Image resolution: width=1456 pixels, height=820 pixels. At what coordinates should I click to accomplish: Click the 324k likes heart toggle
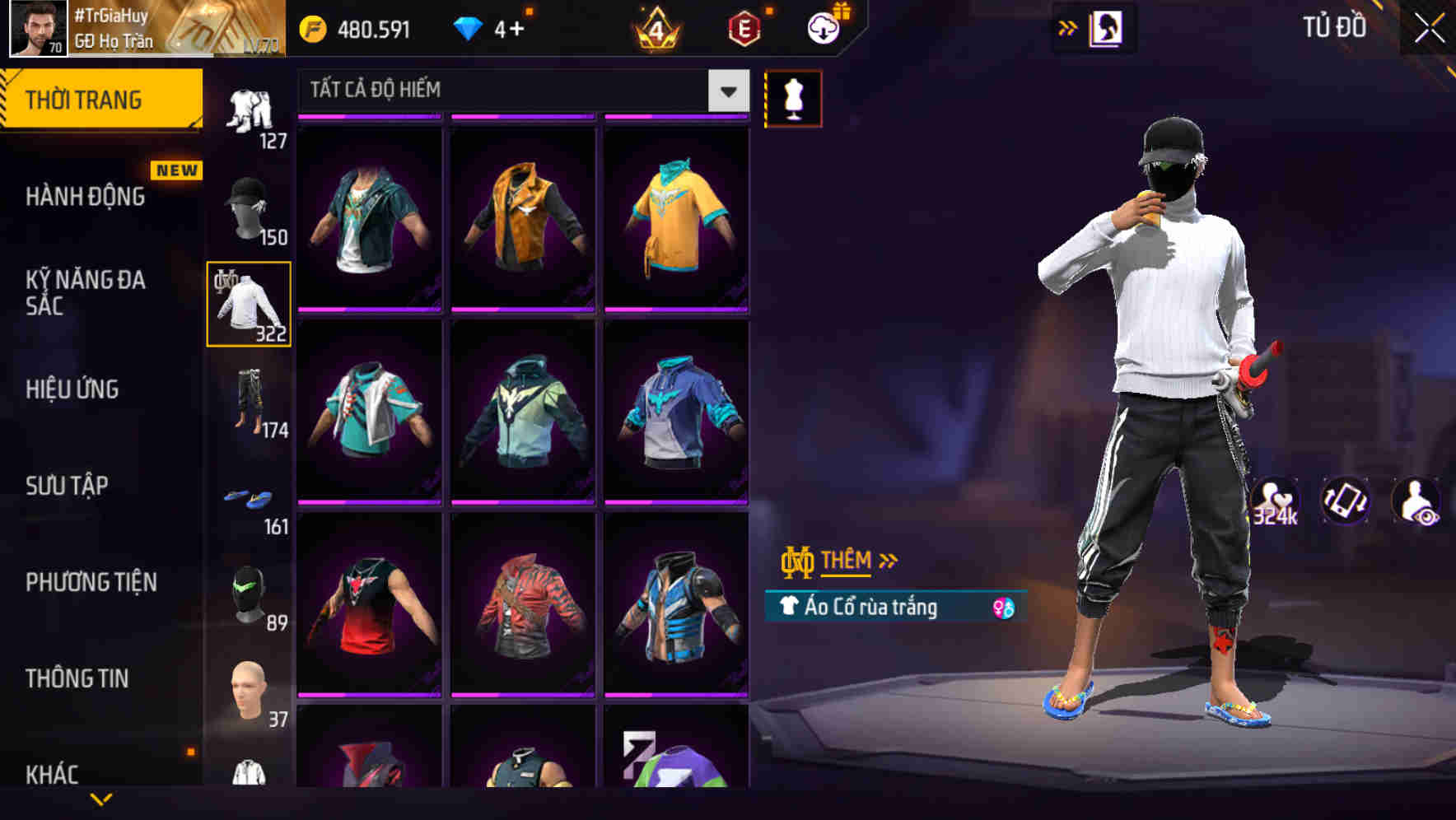click(x=1275, y=501)
